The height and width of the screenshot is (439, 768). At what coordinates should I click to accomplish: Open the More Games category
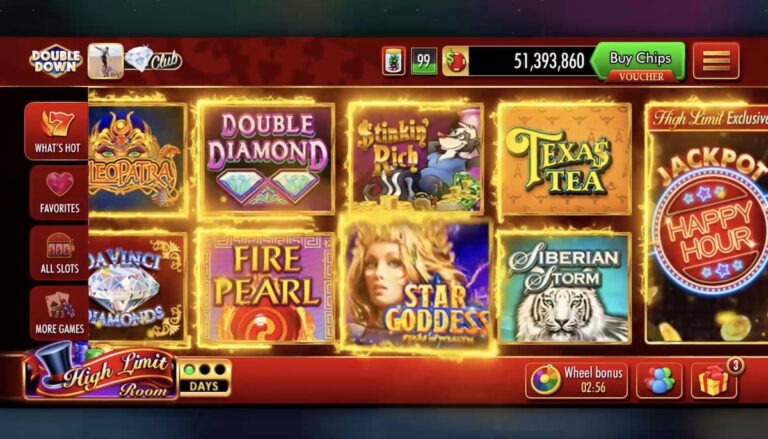(58, 312)
